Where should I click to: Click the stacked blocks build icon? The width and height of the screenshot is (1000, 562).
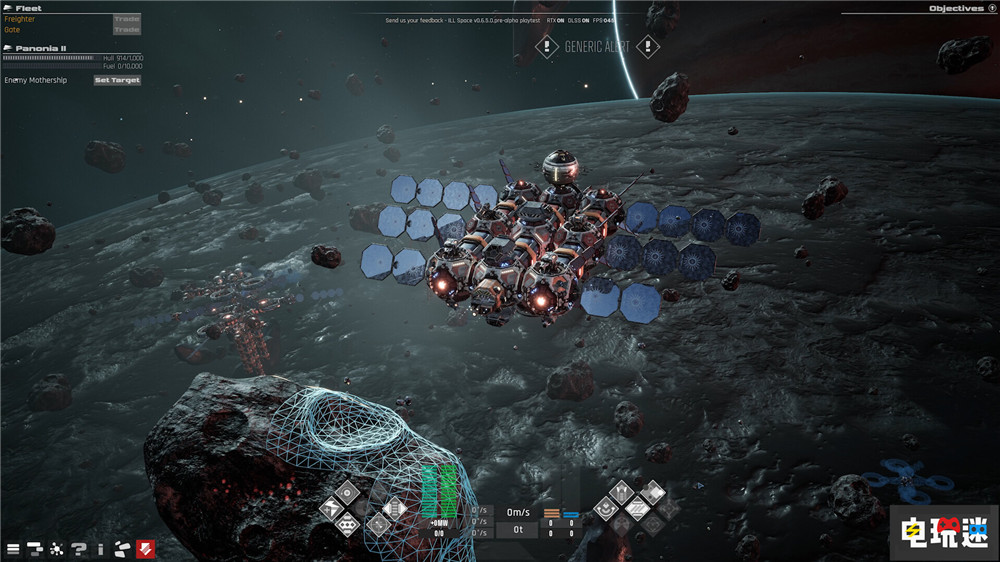point(35,548)
